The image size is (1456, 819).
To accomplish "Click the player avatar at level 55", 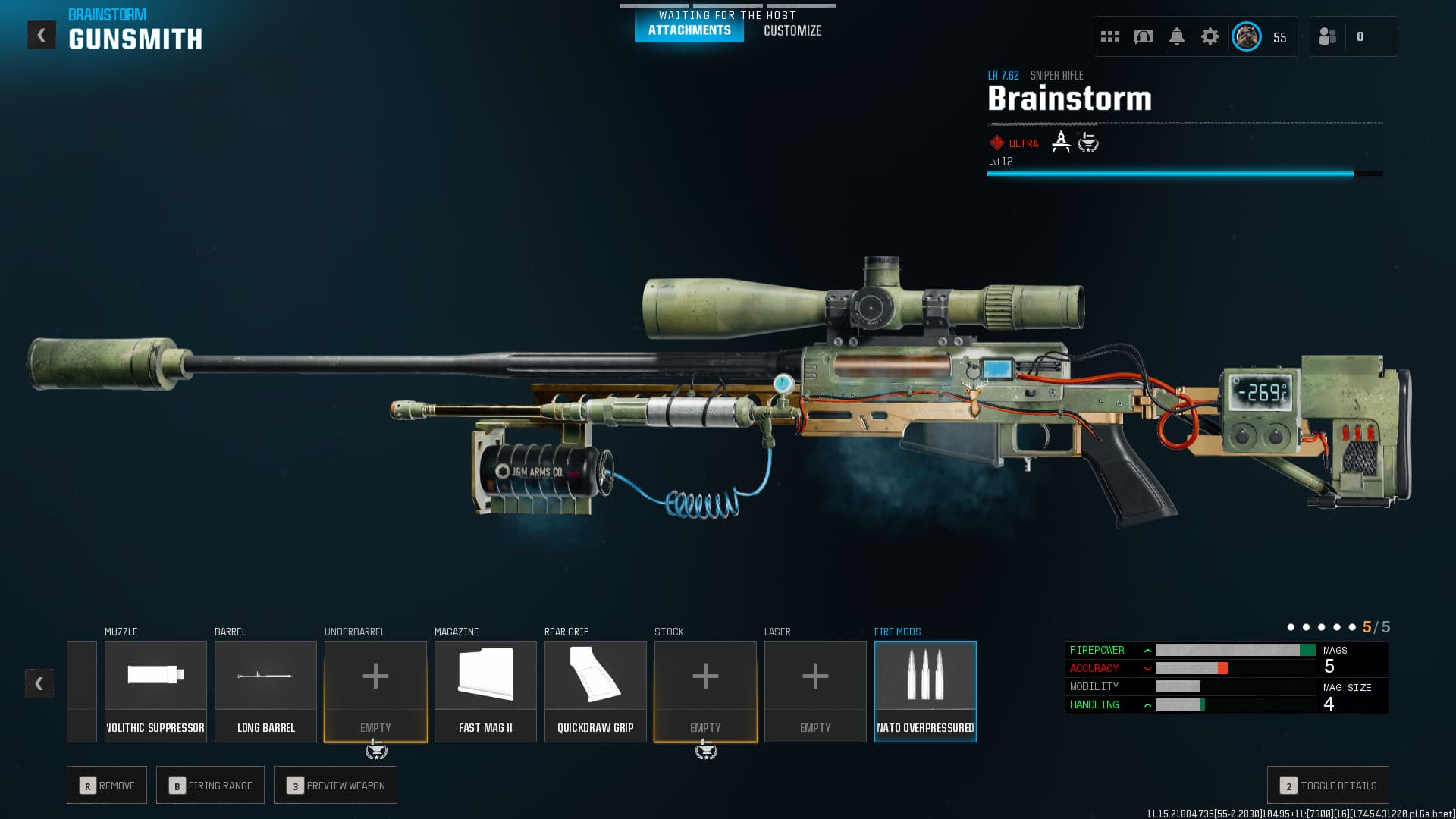I will coord(1246,36).
